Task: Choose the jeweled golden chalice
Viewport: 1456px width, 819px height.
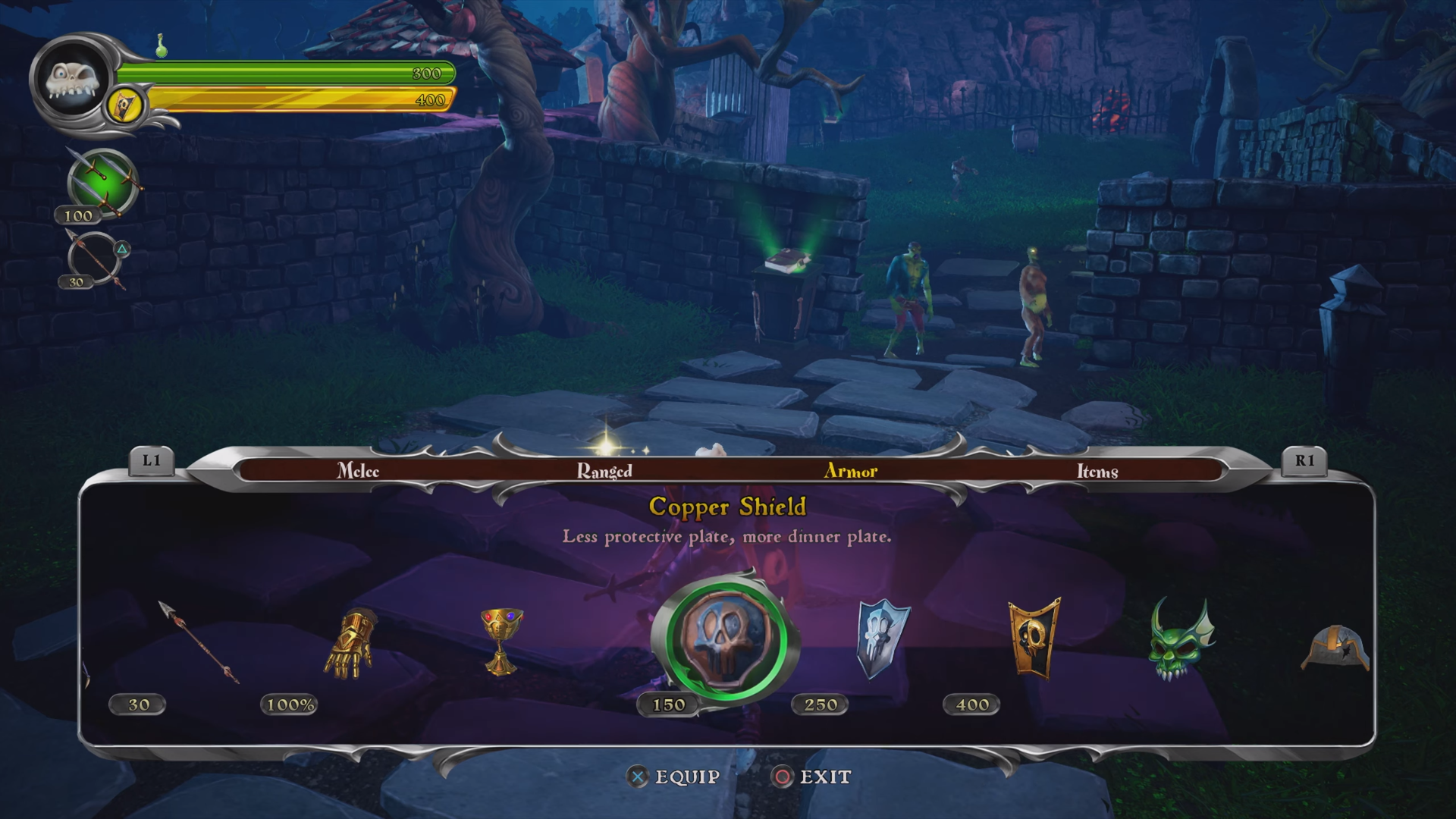Action: click(501, 641)
